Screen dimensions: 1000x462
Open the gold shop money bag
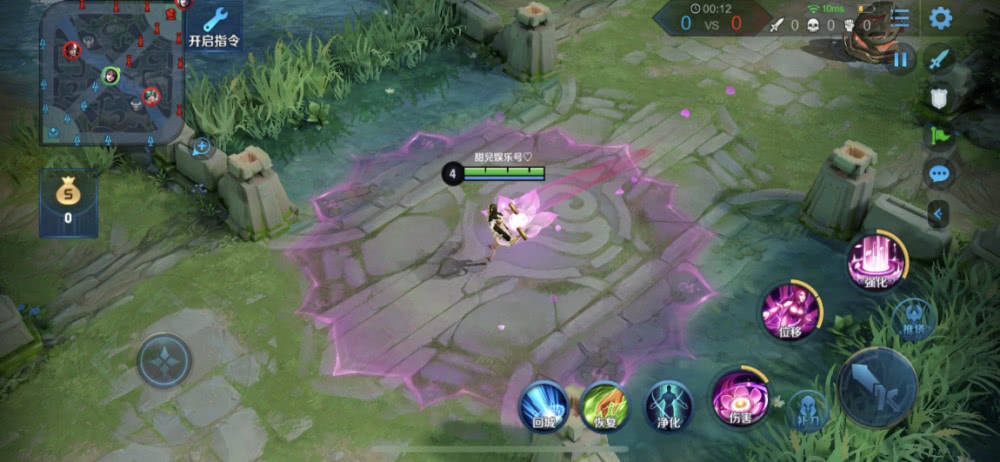68,200
